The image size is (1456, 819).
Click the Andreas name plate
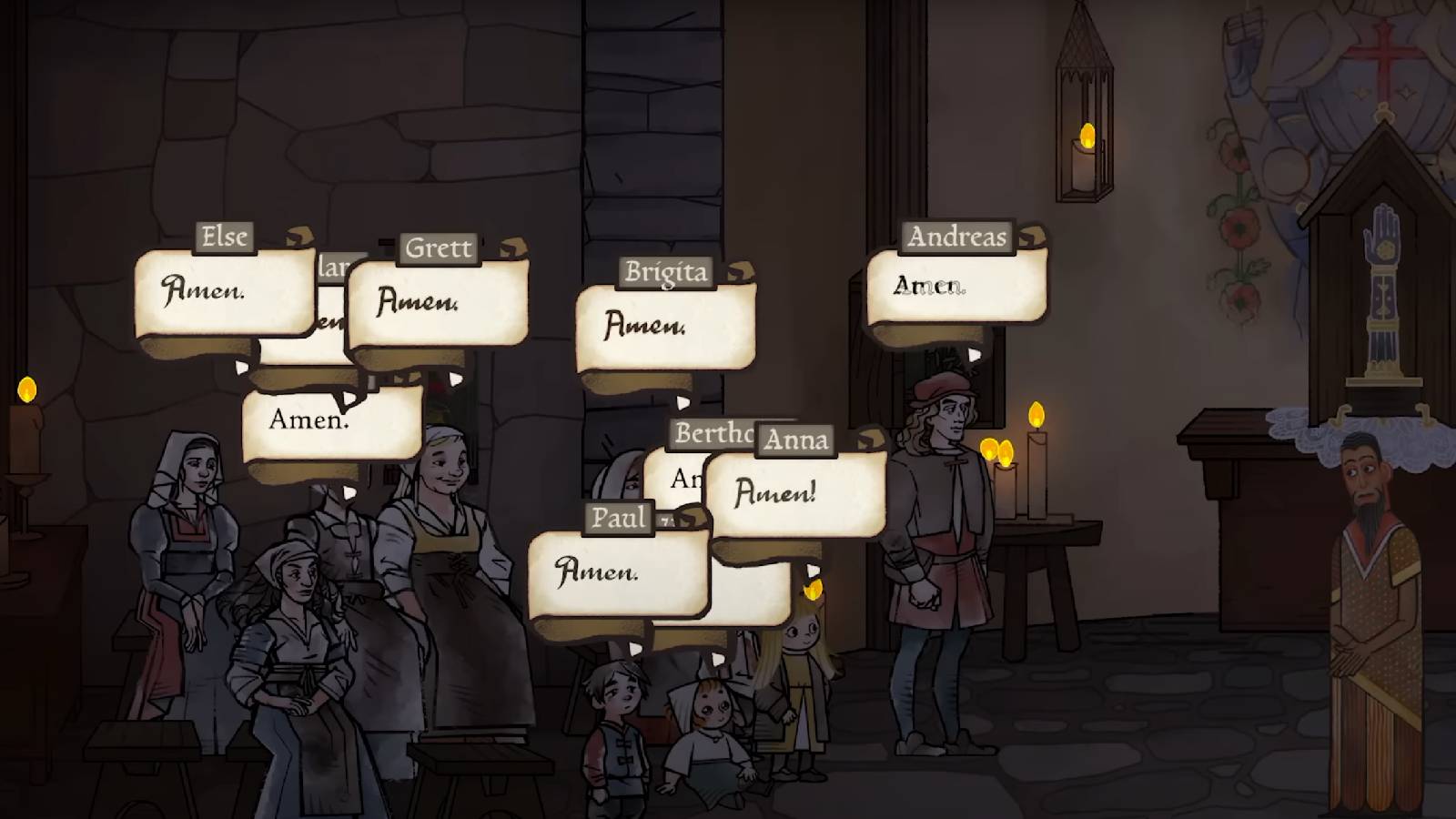[956, 236]
